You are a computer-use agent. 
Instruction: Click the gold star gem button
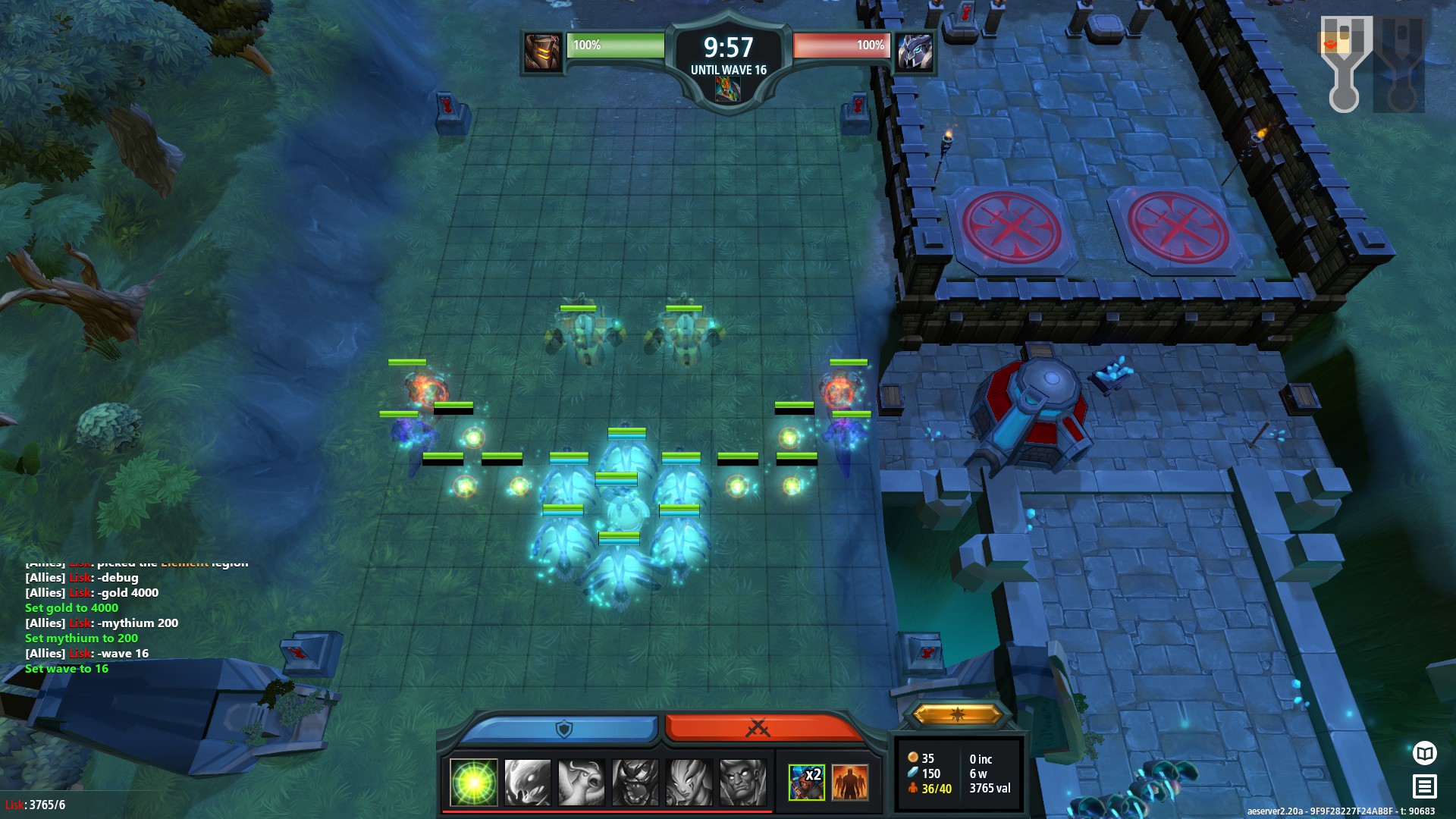pos(958,714)
